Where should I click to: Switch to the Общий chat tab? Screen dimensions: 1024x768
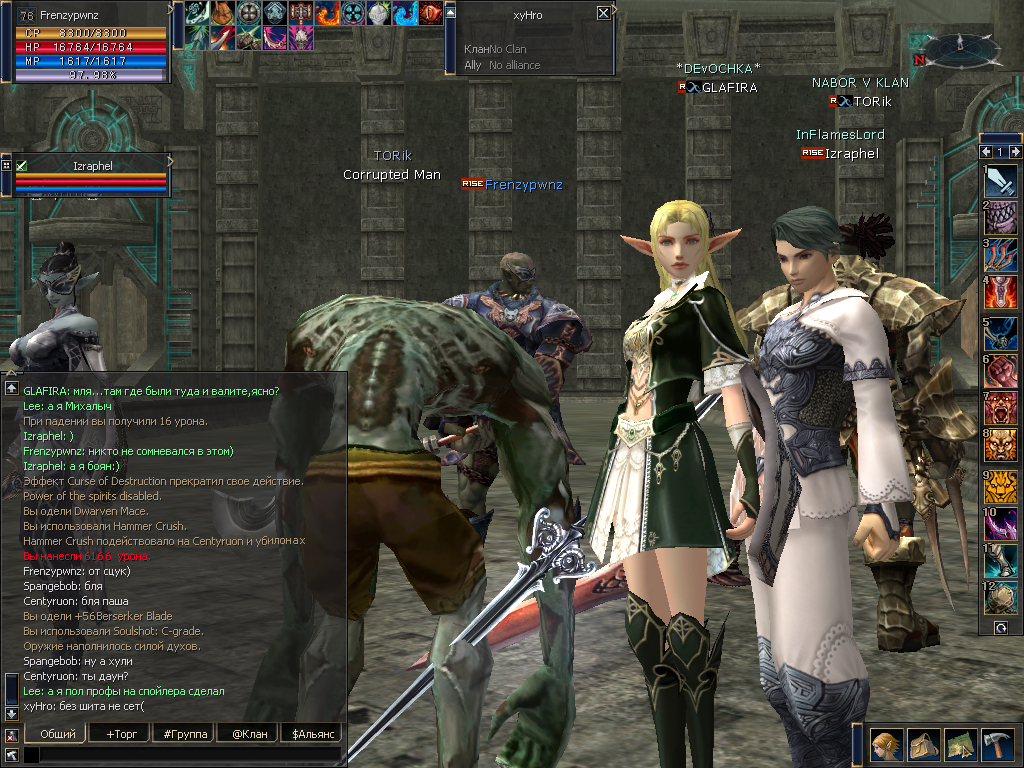58,734
